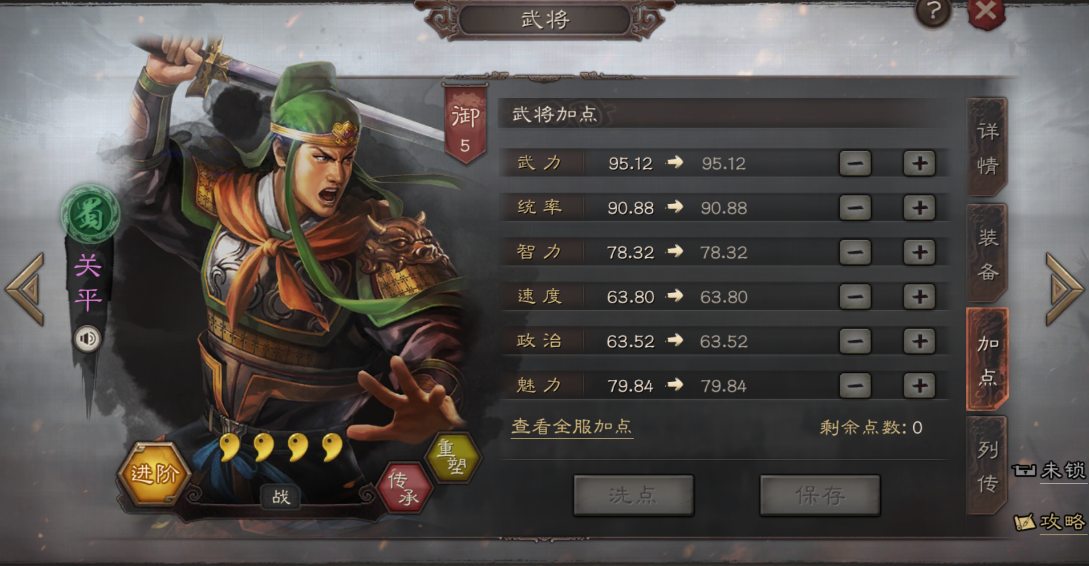Decrease 武力 with the minus button
This screenshot has height=566, width=1089.
click(x=855, y=163)
